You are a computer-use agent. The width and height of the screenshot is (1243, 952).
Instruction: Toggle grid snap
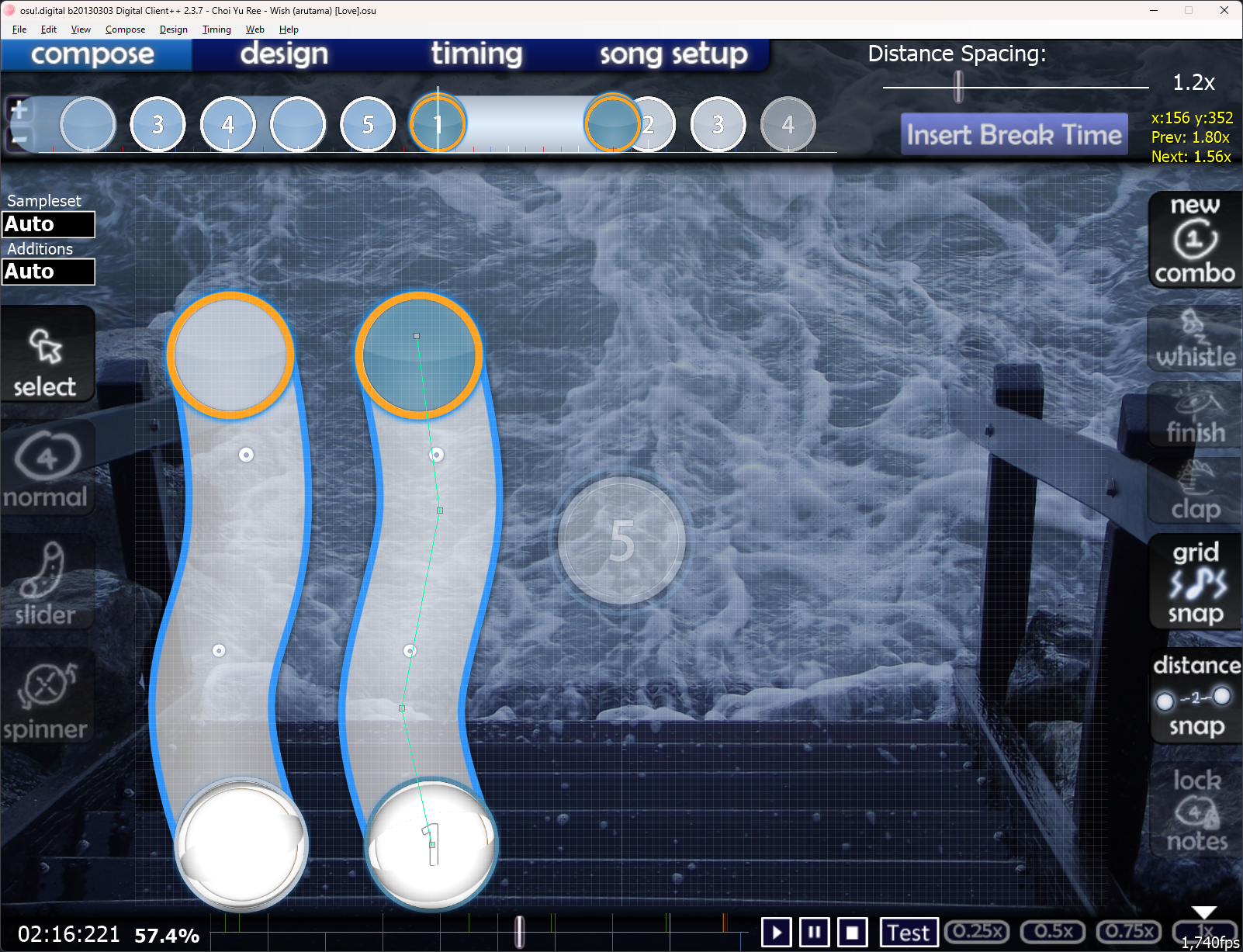tap(1195, 582)
